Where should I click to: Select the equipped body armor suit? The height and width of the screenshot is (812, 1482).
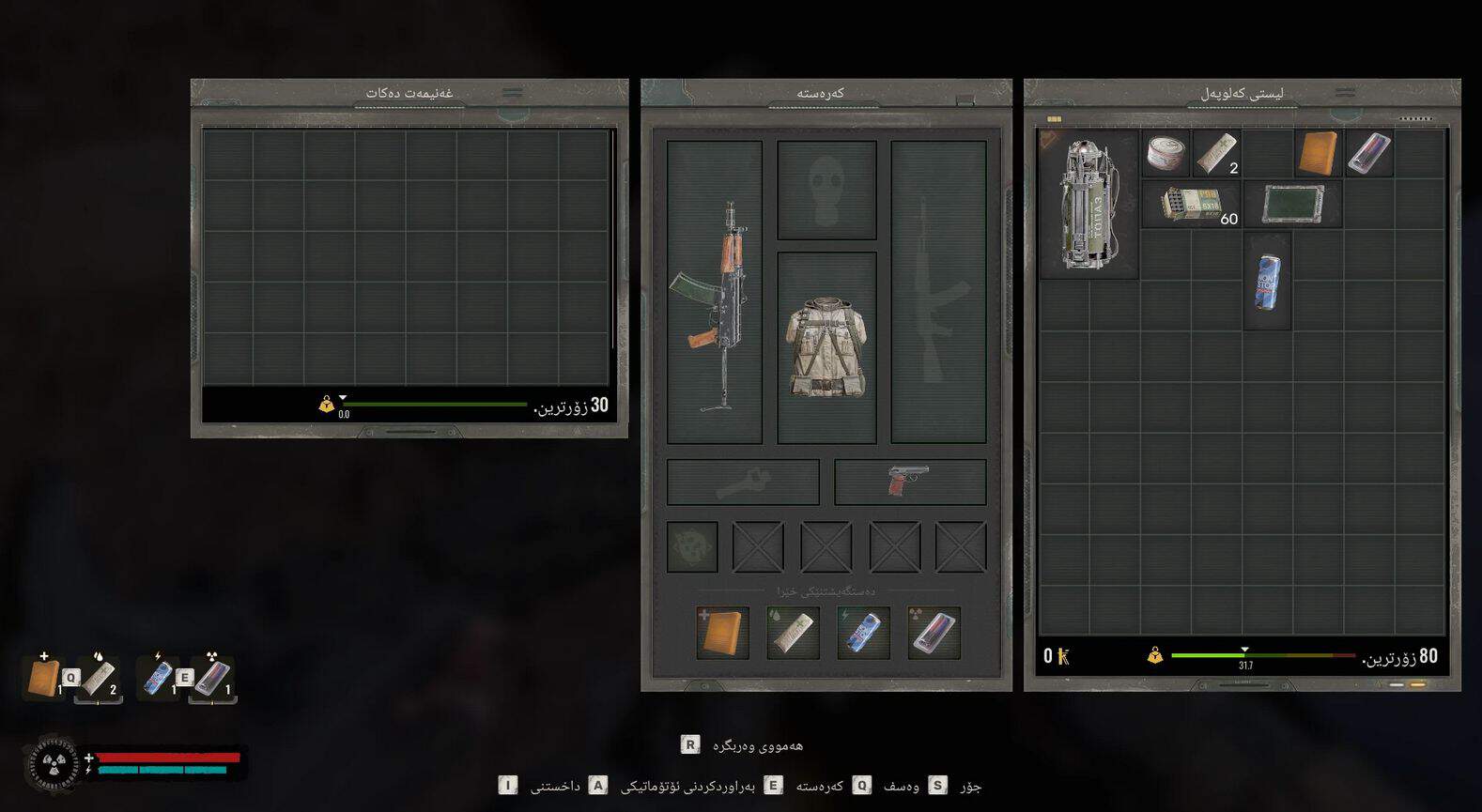pos(826,347)
